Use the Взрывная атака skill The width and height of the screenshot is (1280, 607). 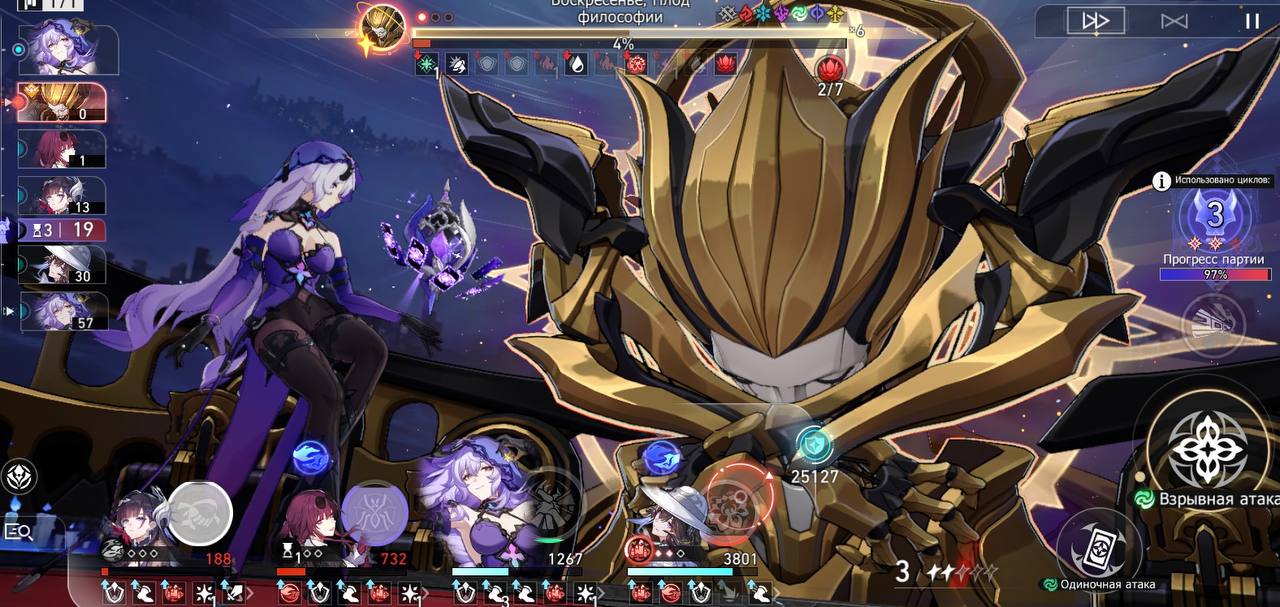(1208, 450)
